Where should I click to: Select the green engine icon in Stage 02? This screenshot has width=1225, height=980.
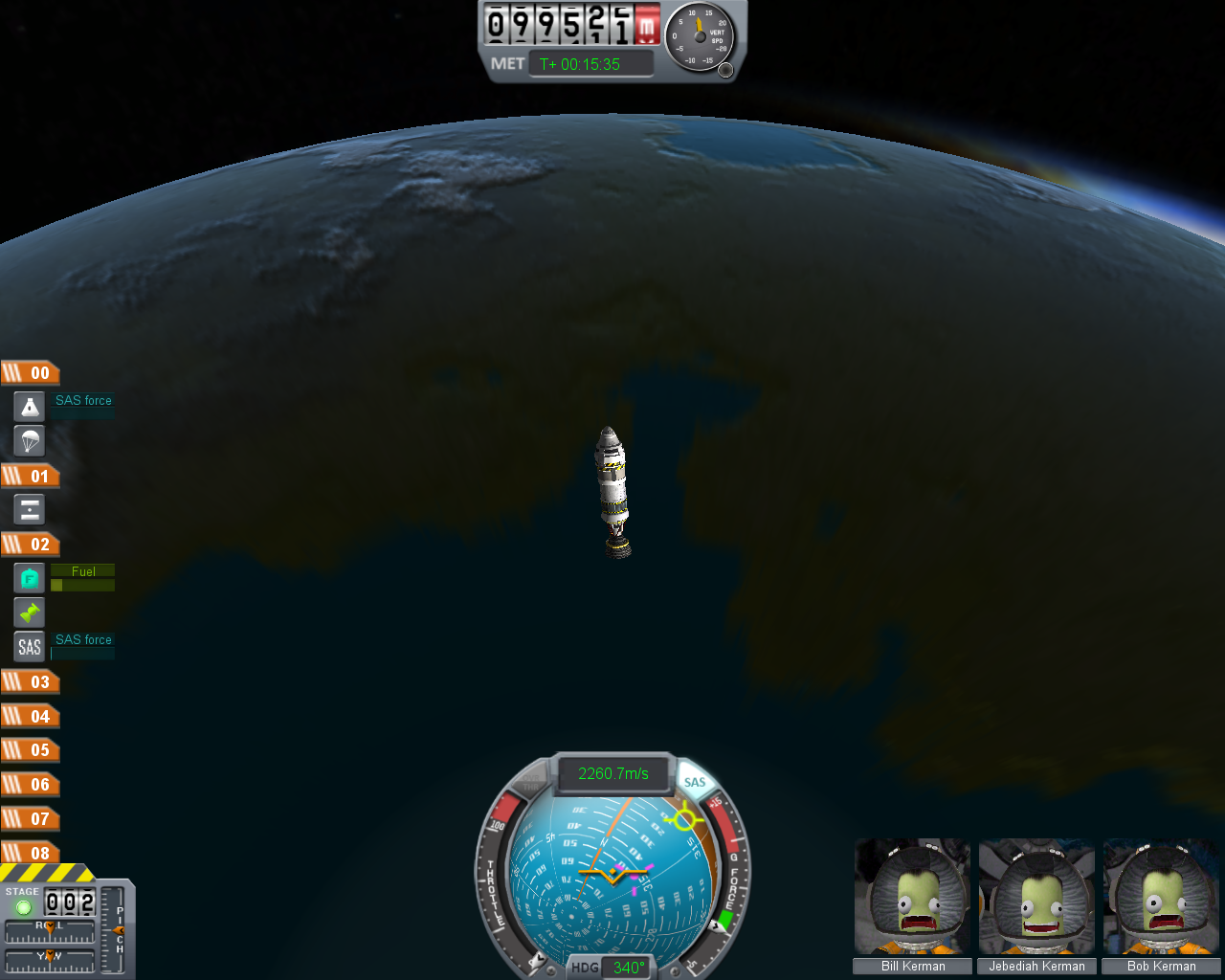pyautogui.click(x=30, y=612)
